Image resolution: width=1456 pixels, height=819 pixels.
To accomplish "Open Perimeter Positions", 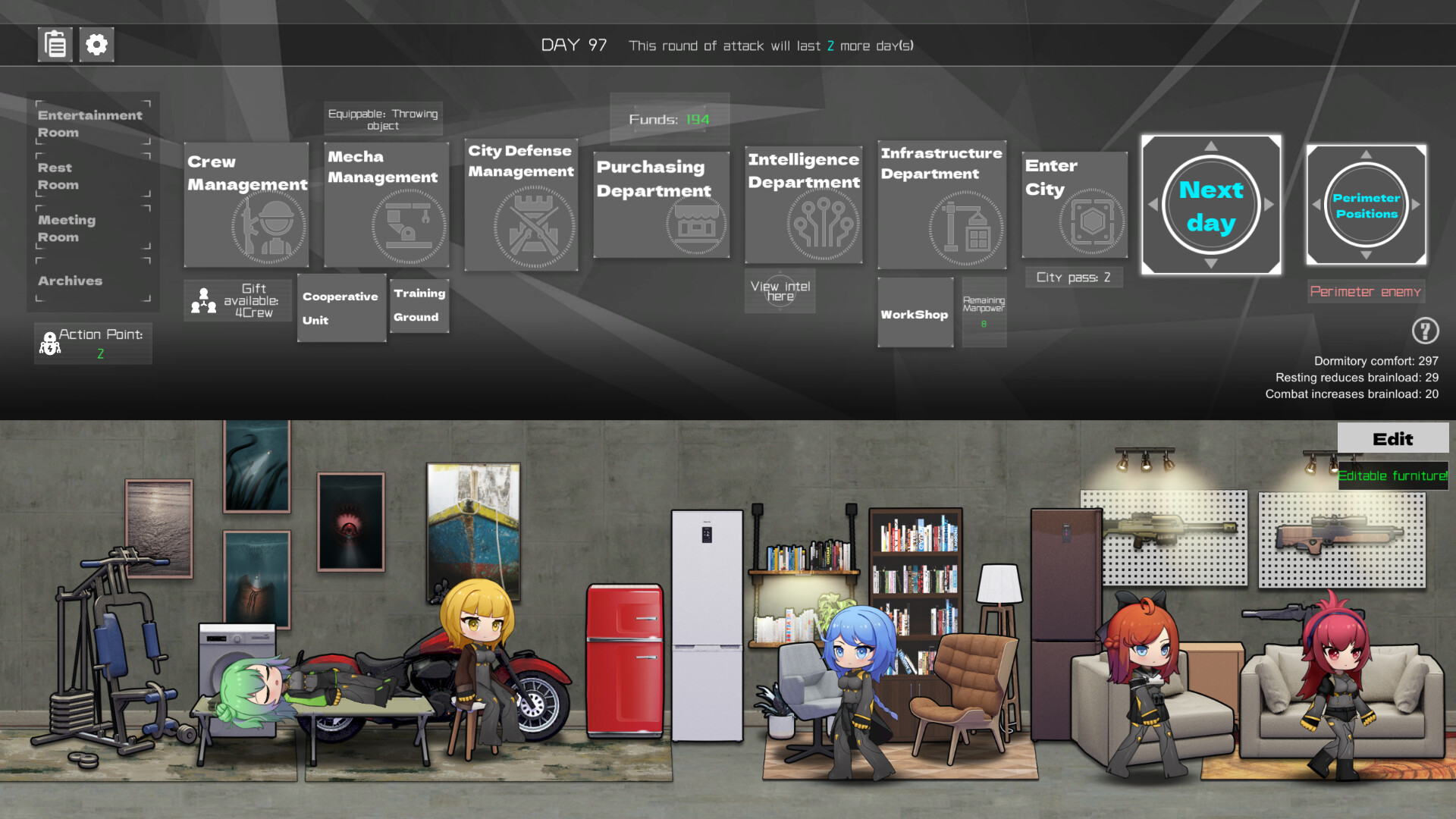I will [1365, 205].
